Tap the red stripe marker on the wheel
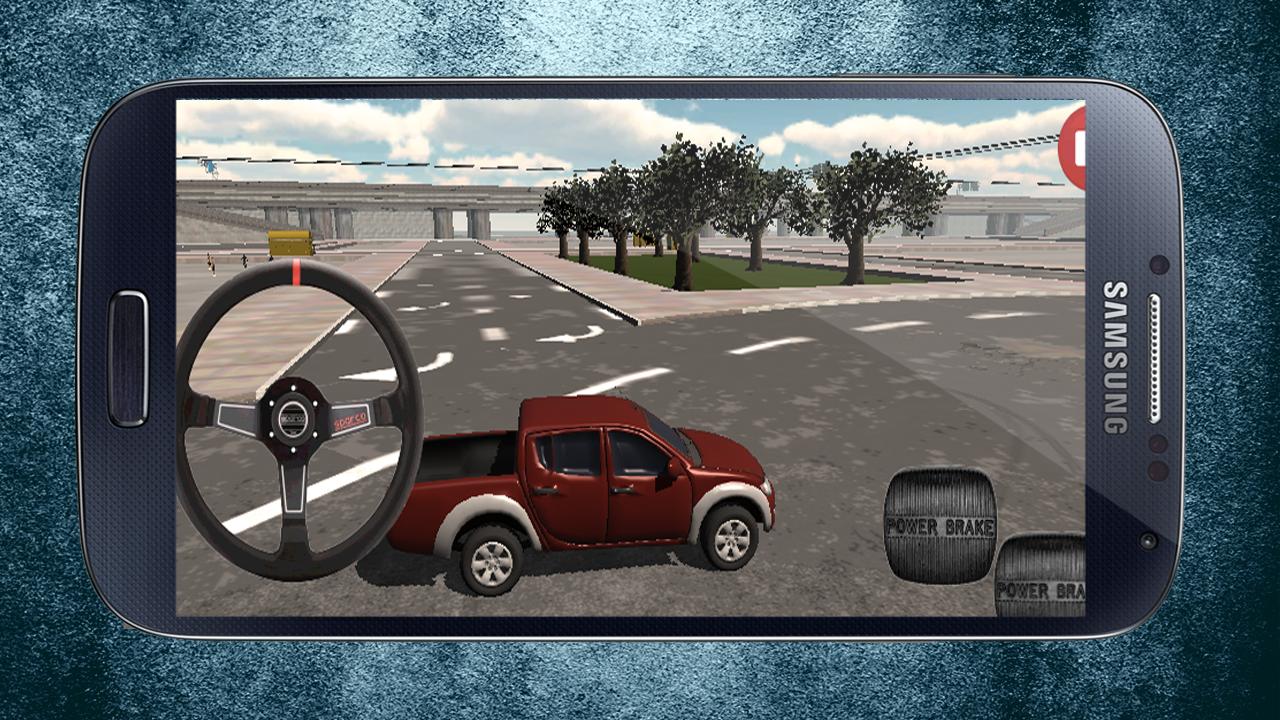 (x=296, y=272)
